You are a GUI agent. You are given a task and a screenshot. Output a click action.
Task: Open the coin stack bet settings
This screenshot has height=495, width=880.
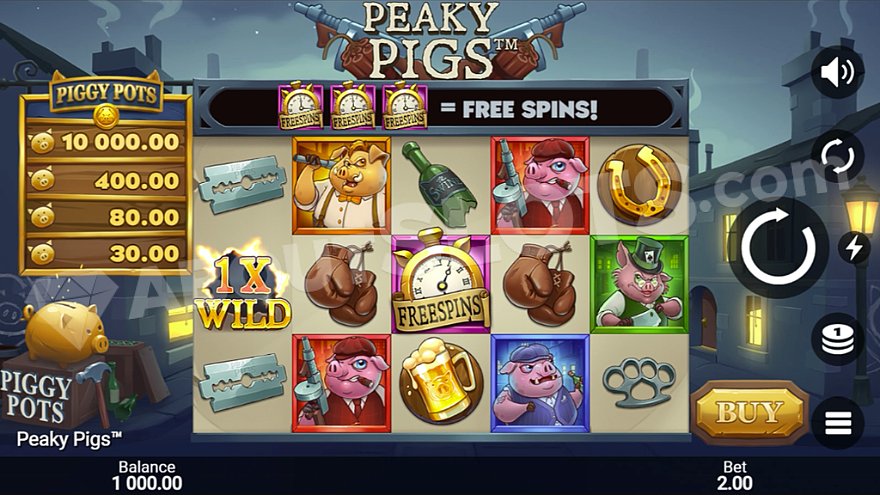click(x=838, y=340)
